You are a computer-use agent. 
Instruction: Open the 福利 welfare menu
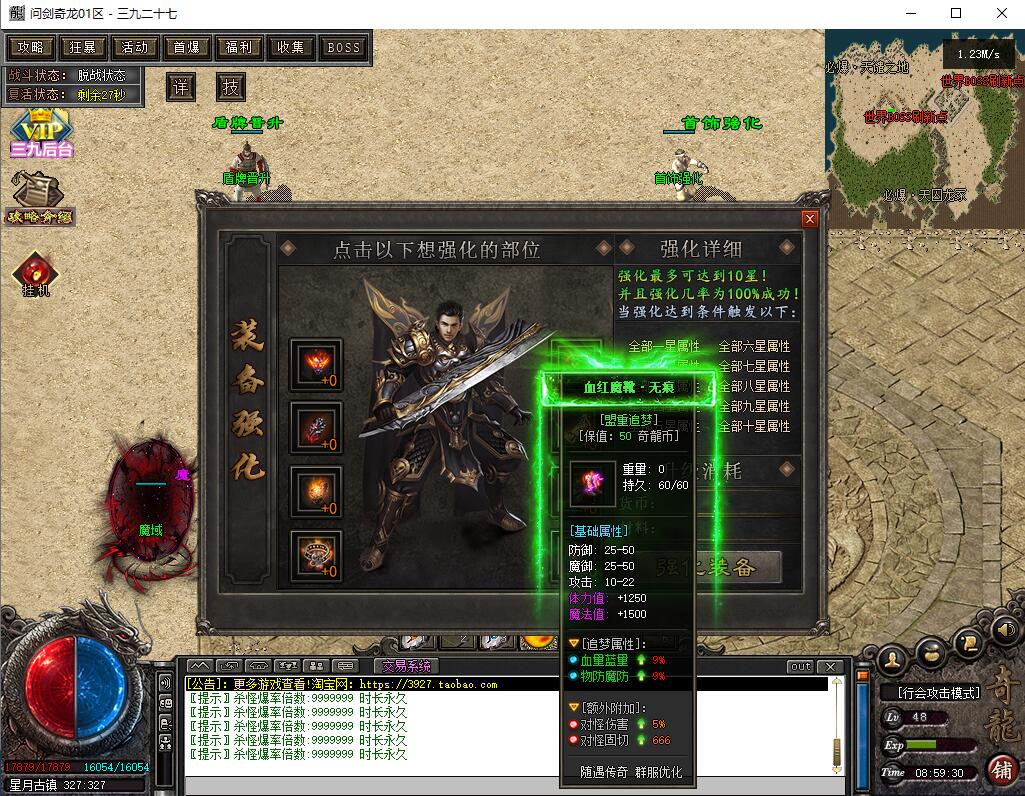click(x=239, y=47)
